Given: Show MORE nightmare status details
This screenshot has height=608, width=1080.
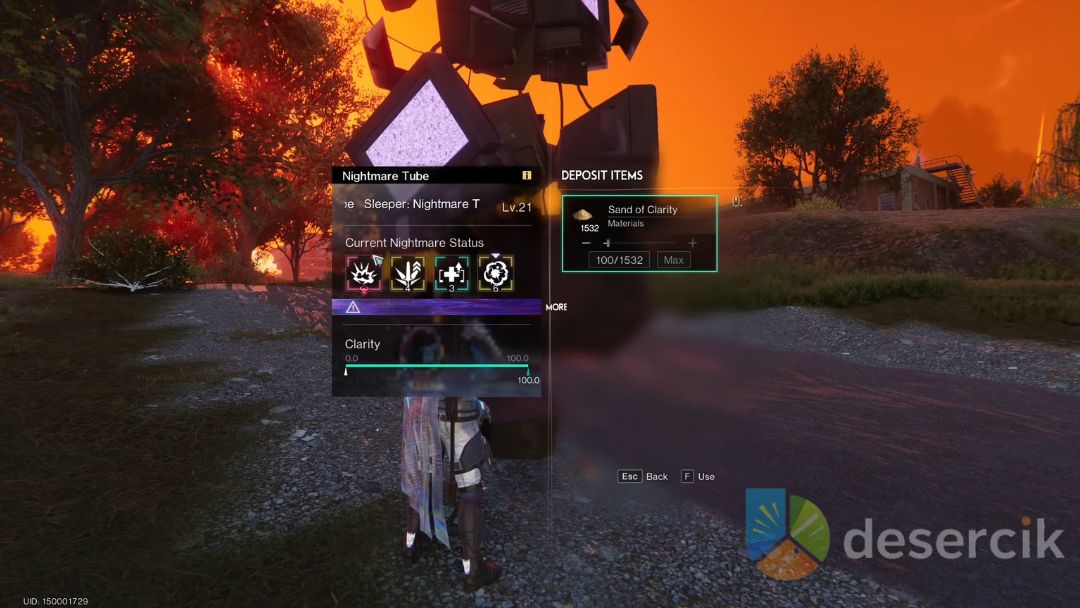Looking at the screenshot, I should pyautogui.click(x=556, y=307).
